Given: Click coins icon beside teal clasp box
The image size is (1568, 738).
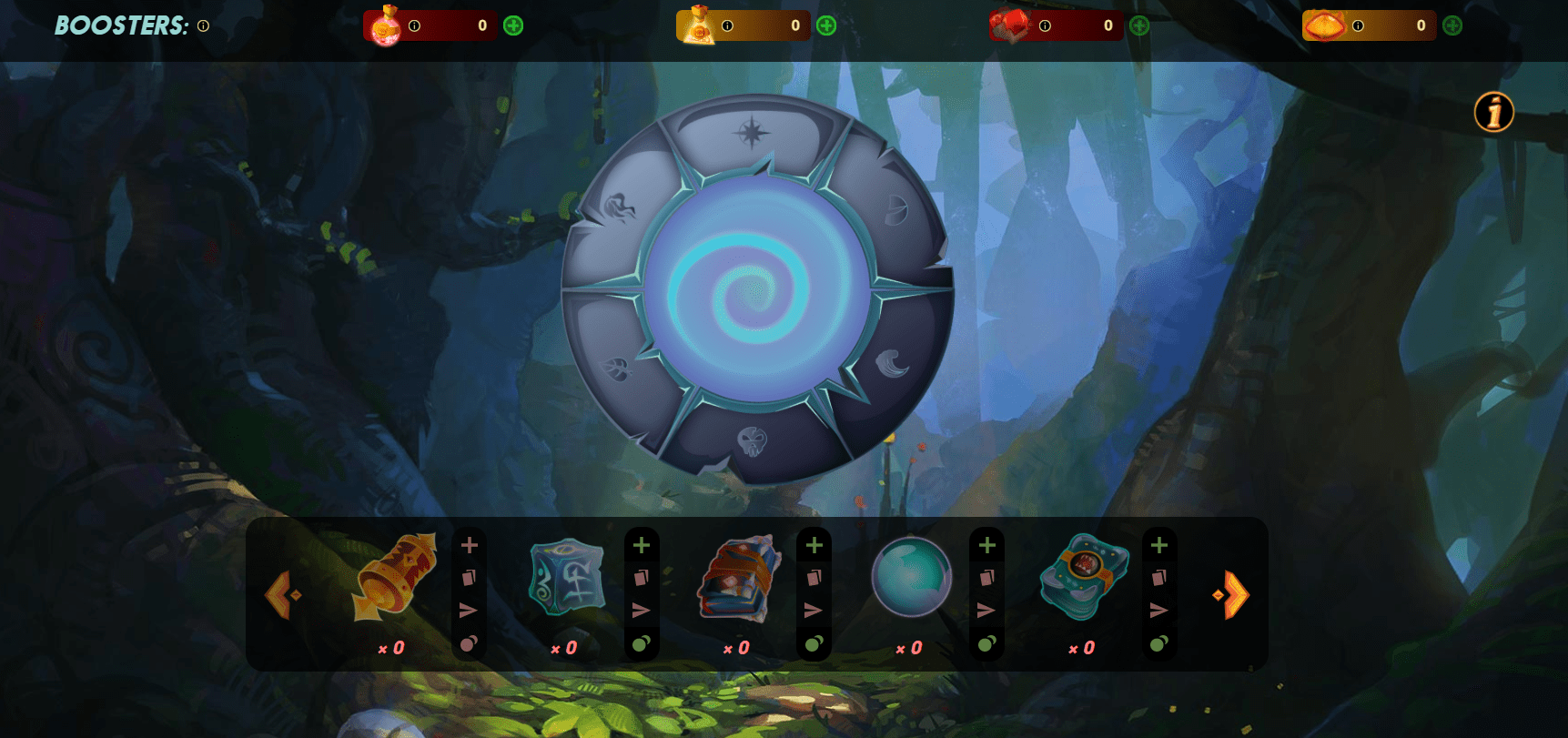Looking at the screenshot, I should 1158,643.
